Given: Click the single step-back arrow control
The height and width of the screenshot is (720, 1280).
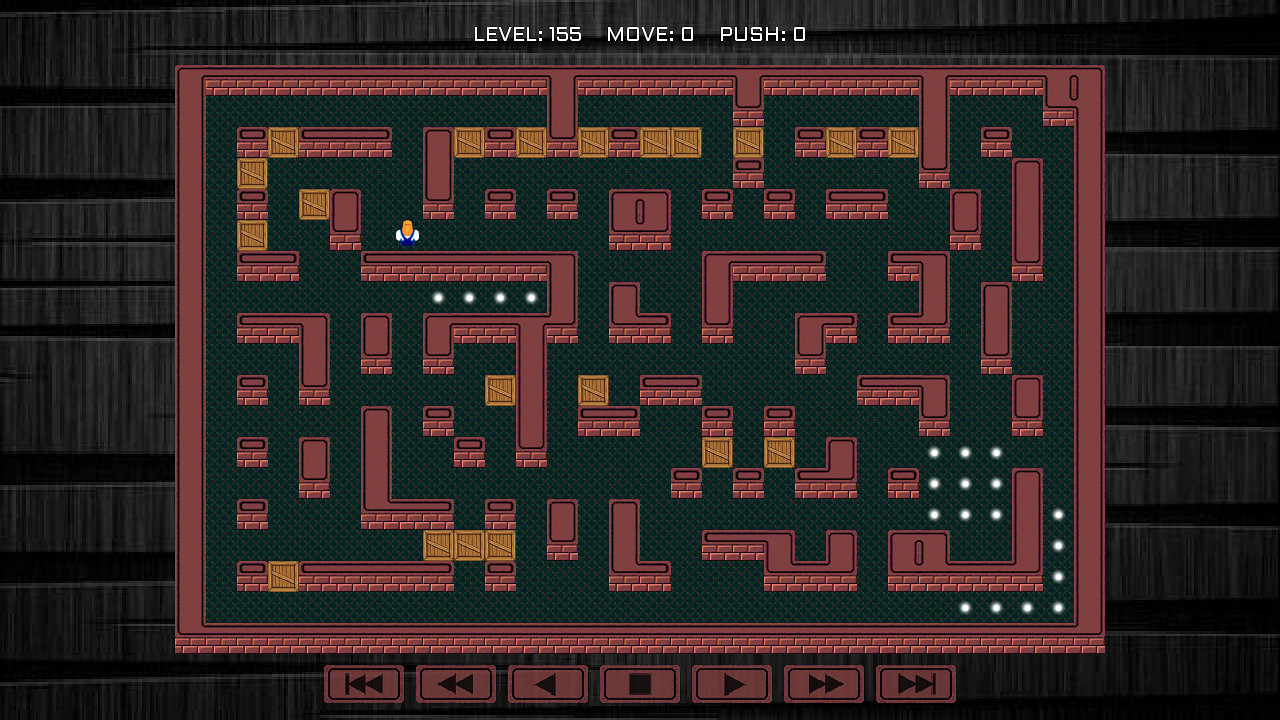Looking at the screenshot, I should (548, 684).
